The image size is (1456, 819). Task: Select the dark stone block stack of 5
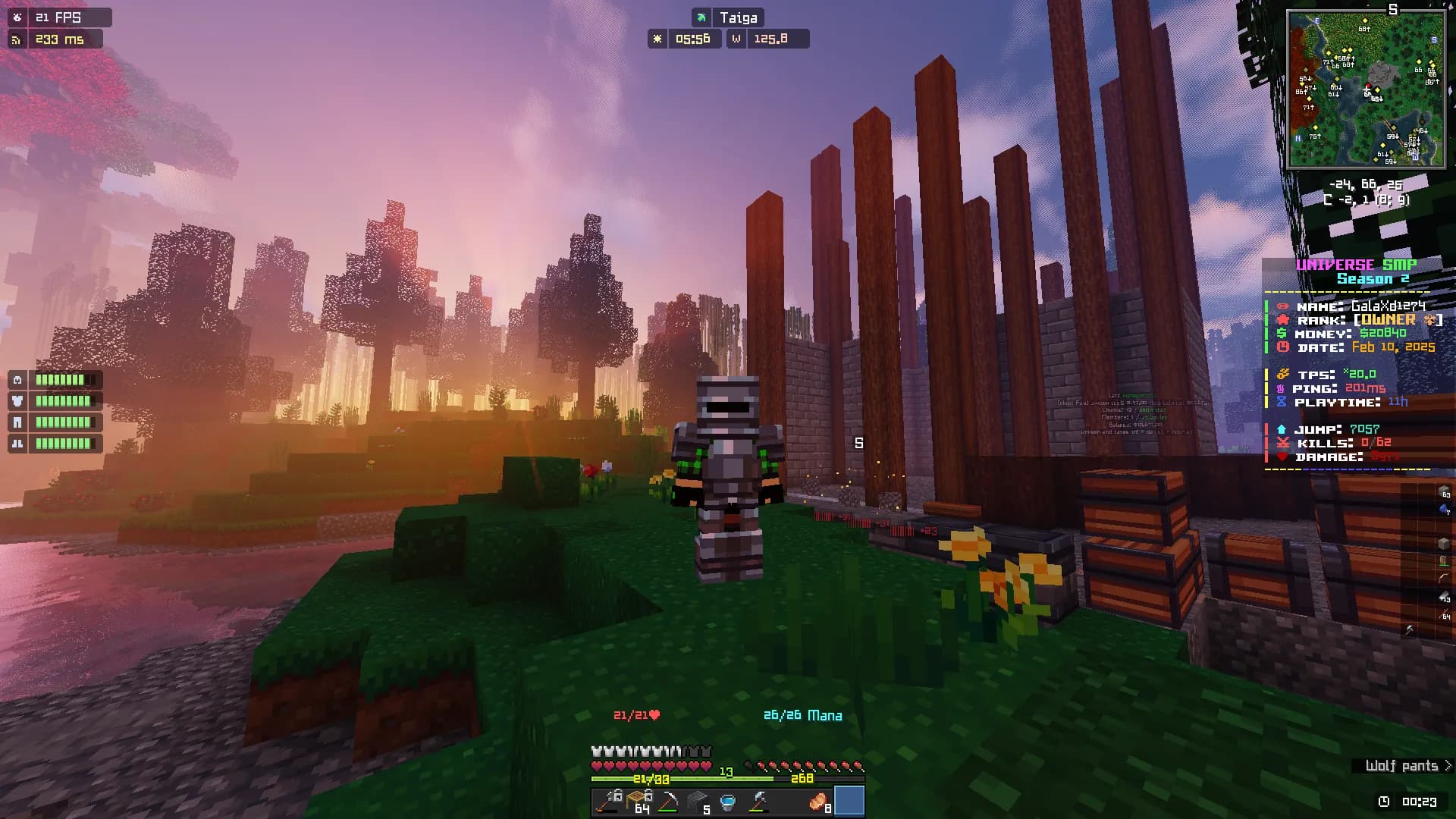(698, 801)
